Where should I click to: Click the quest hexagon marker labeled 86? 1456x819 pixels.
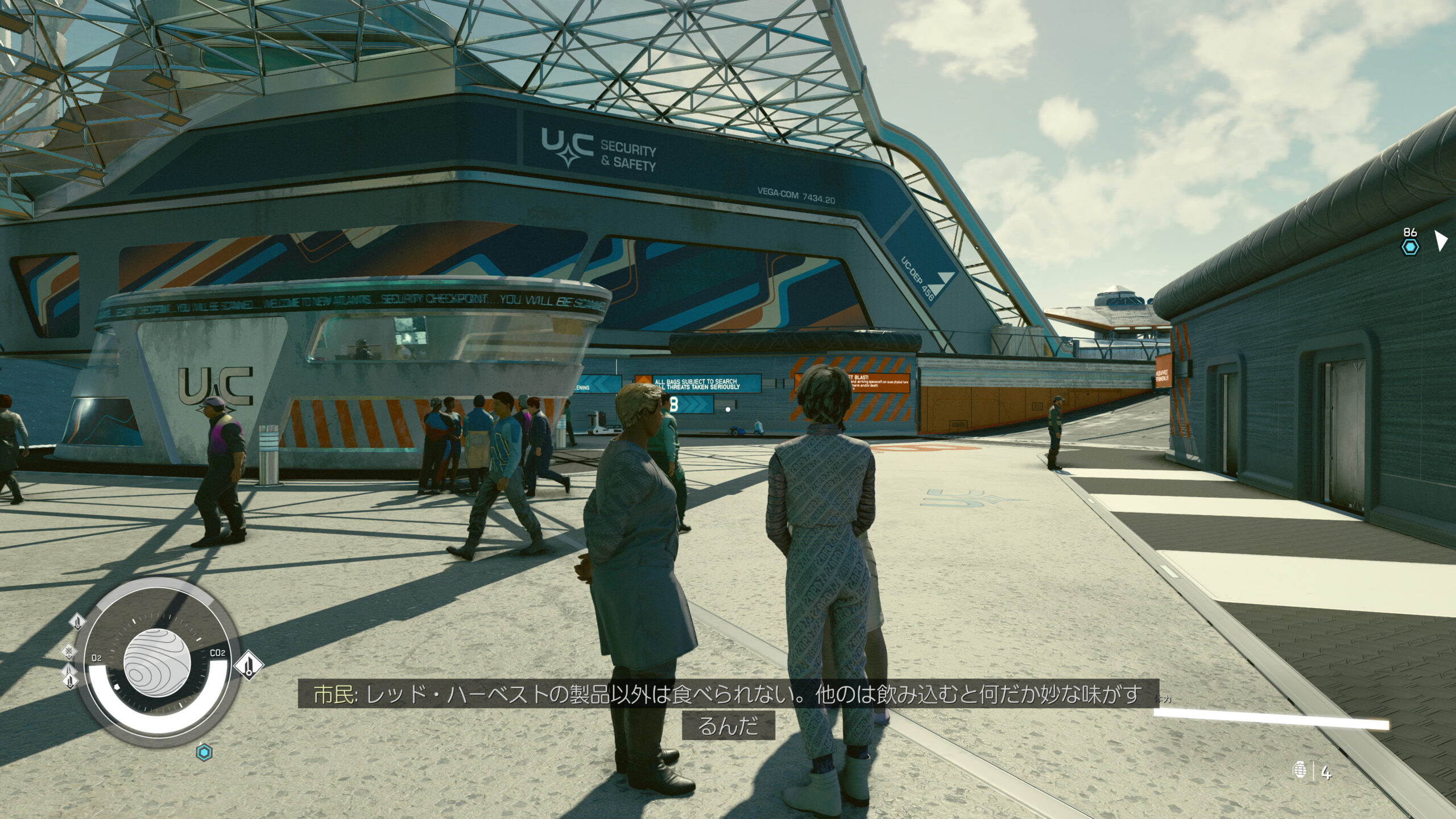(1410, 246)
